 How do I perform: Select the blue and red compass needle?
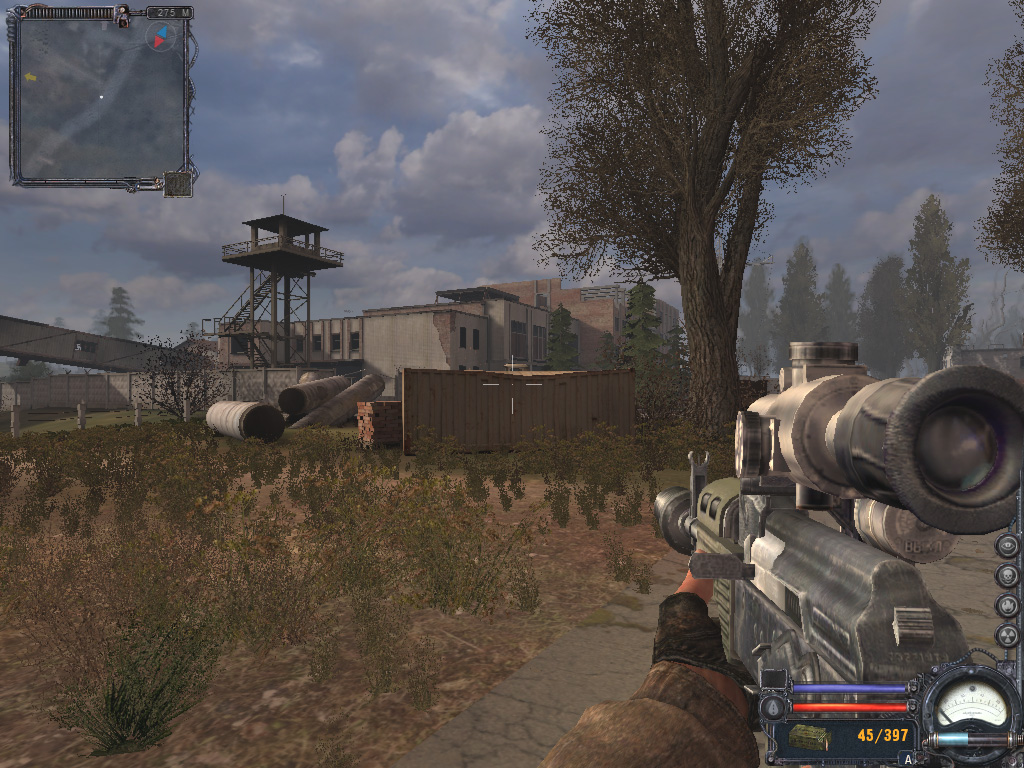(x=160, y=37)
